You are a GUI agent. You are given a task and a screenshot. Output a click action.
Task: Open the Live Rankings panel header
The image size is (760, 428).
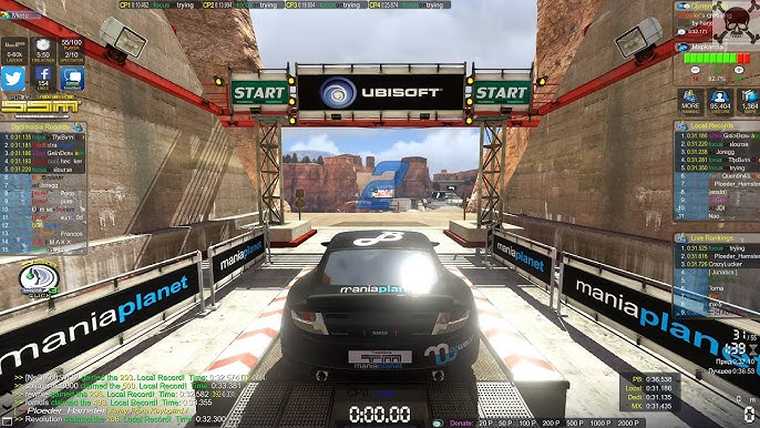(x=716, y=239)
